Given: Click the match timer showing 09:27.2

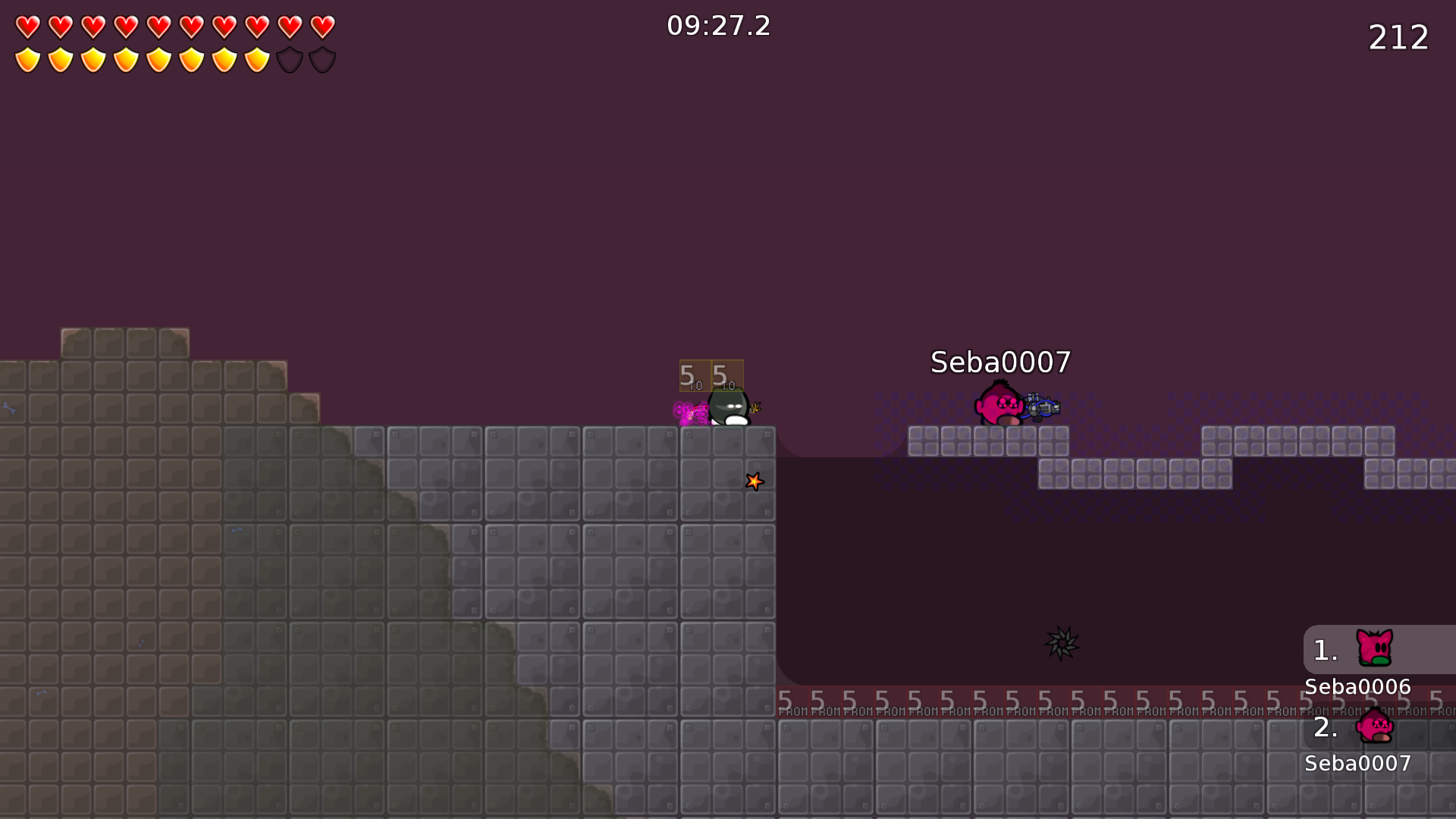Looking at the screenshot, I should (718, 26).
